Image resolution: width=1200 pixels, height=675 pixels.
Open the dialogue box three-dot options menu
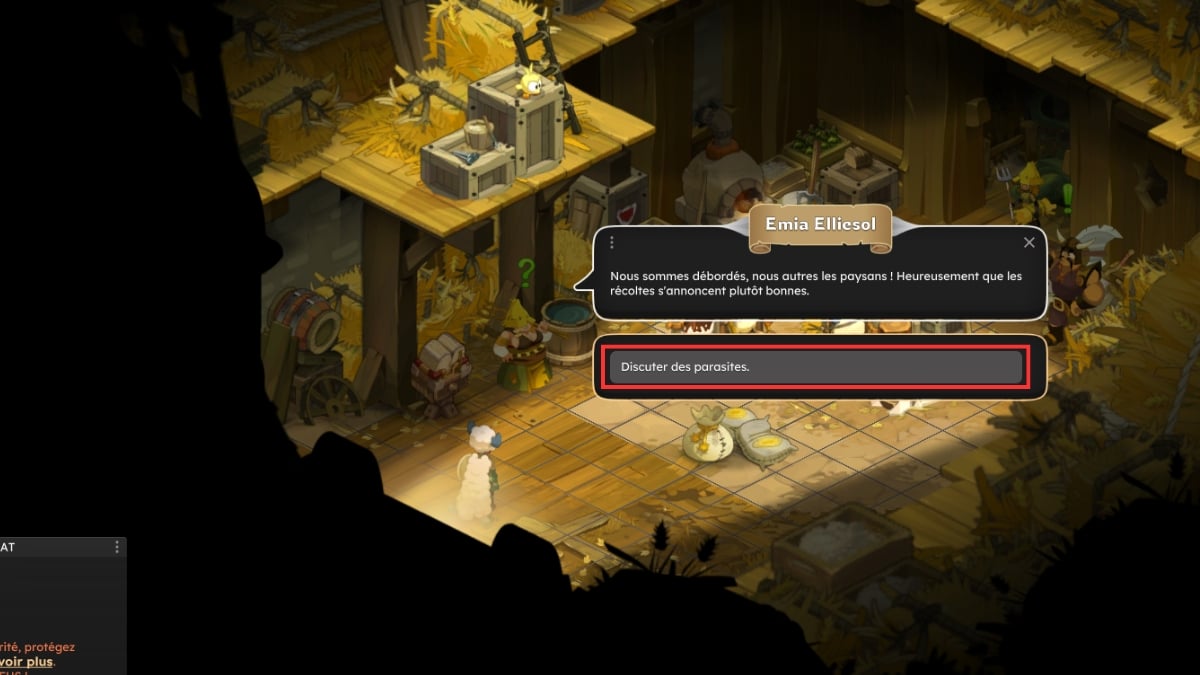pos(611,243)
